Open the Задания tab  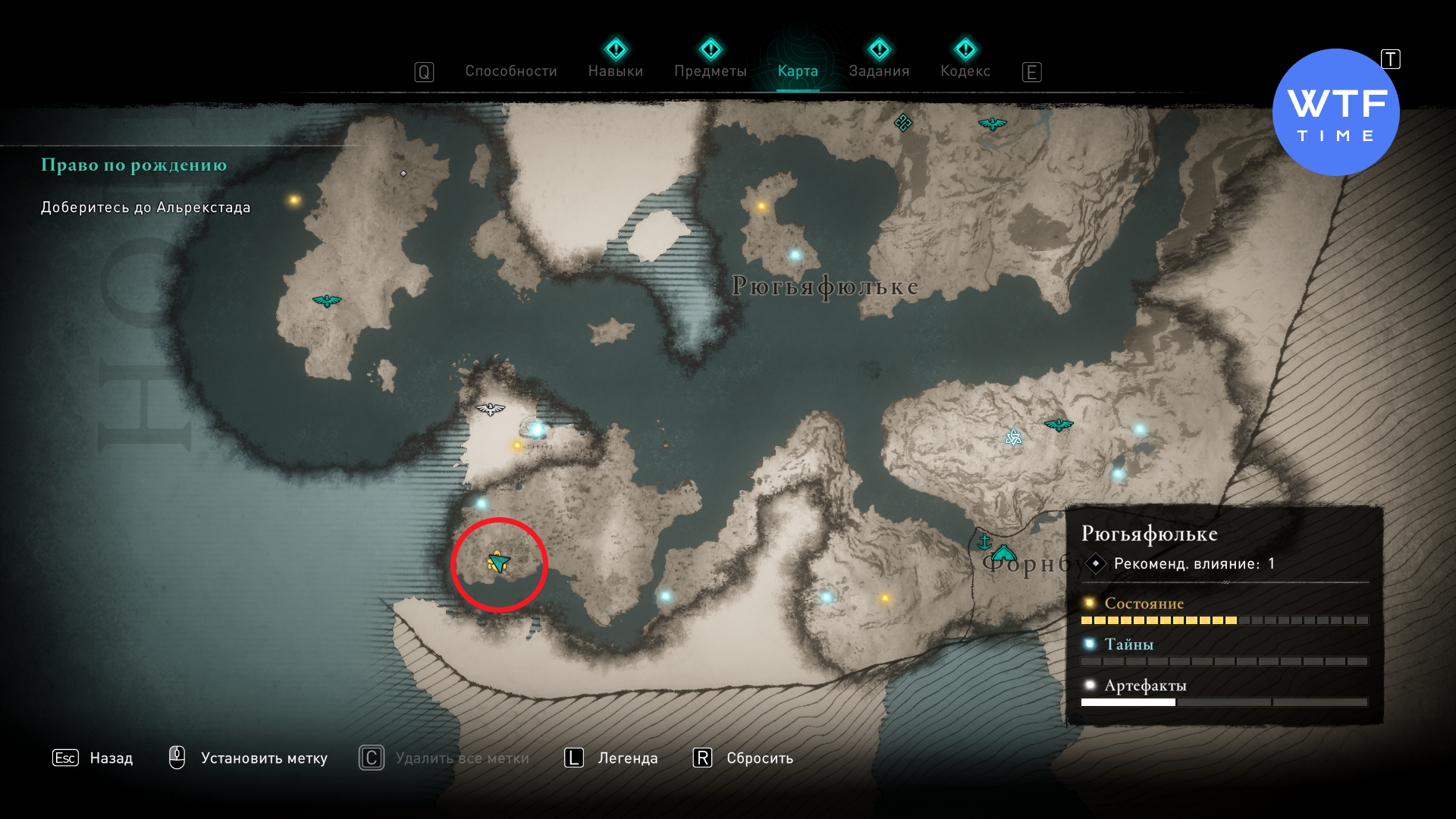[x=879, y=71]
